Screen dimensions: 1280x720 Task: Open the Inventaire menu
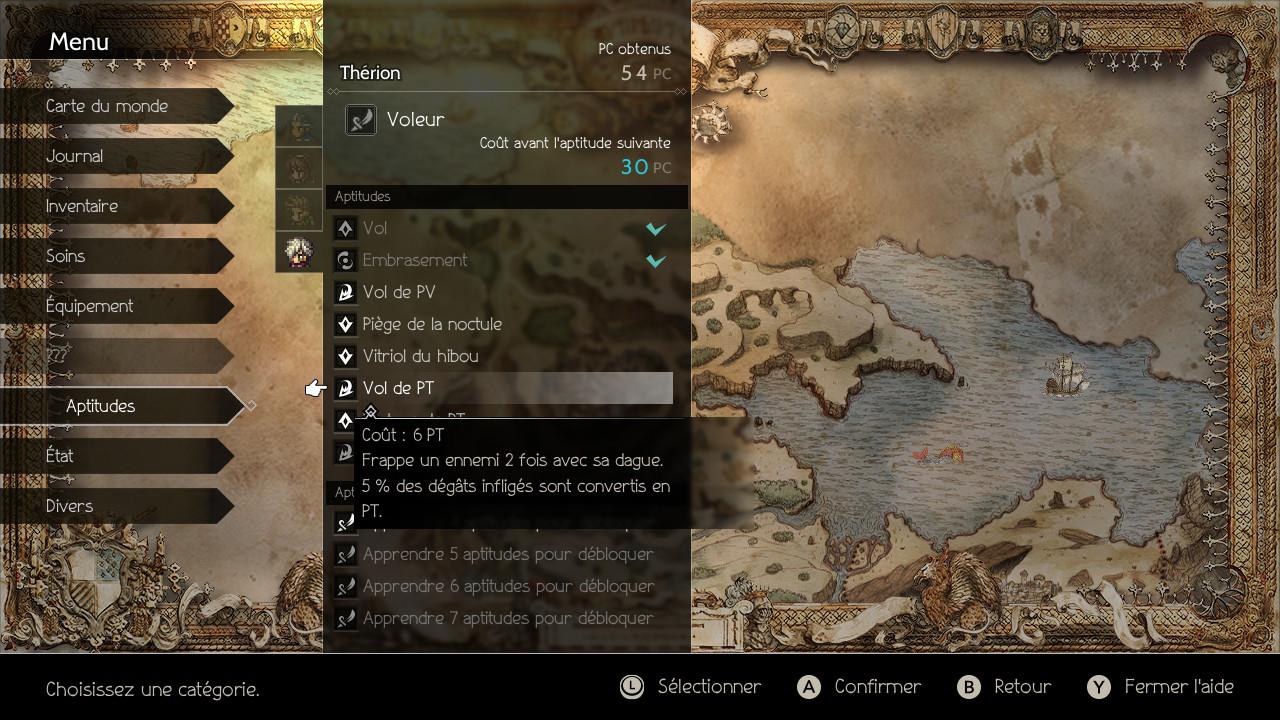pyautogui.click(x=82, y=206)
